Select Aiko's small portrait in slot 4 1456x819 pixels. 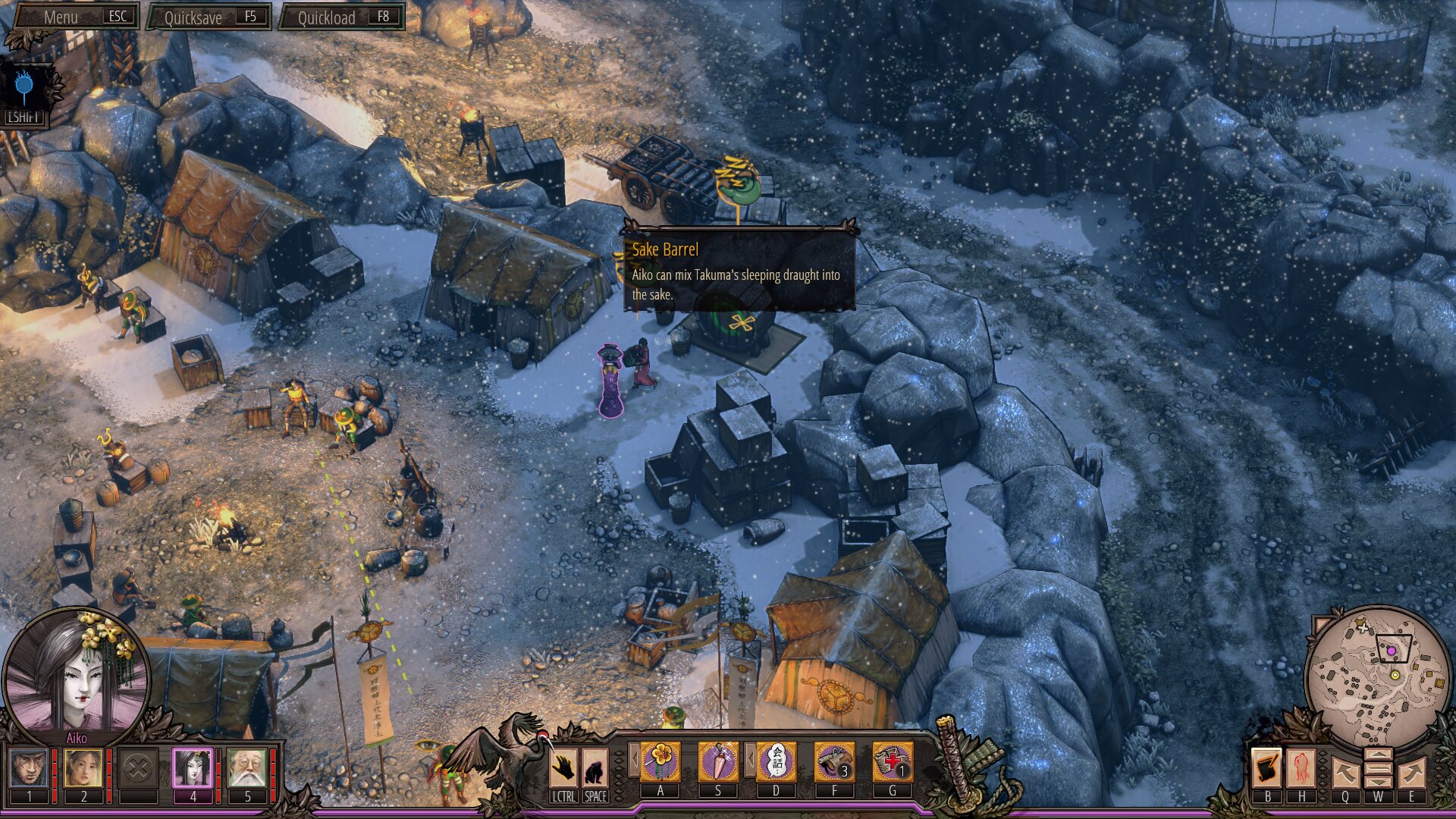[193, 768]
